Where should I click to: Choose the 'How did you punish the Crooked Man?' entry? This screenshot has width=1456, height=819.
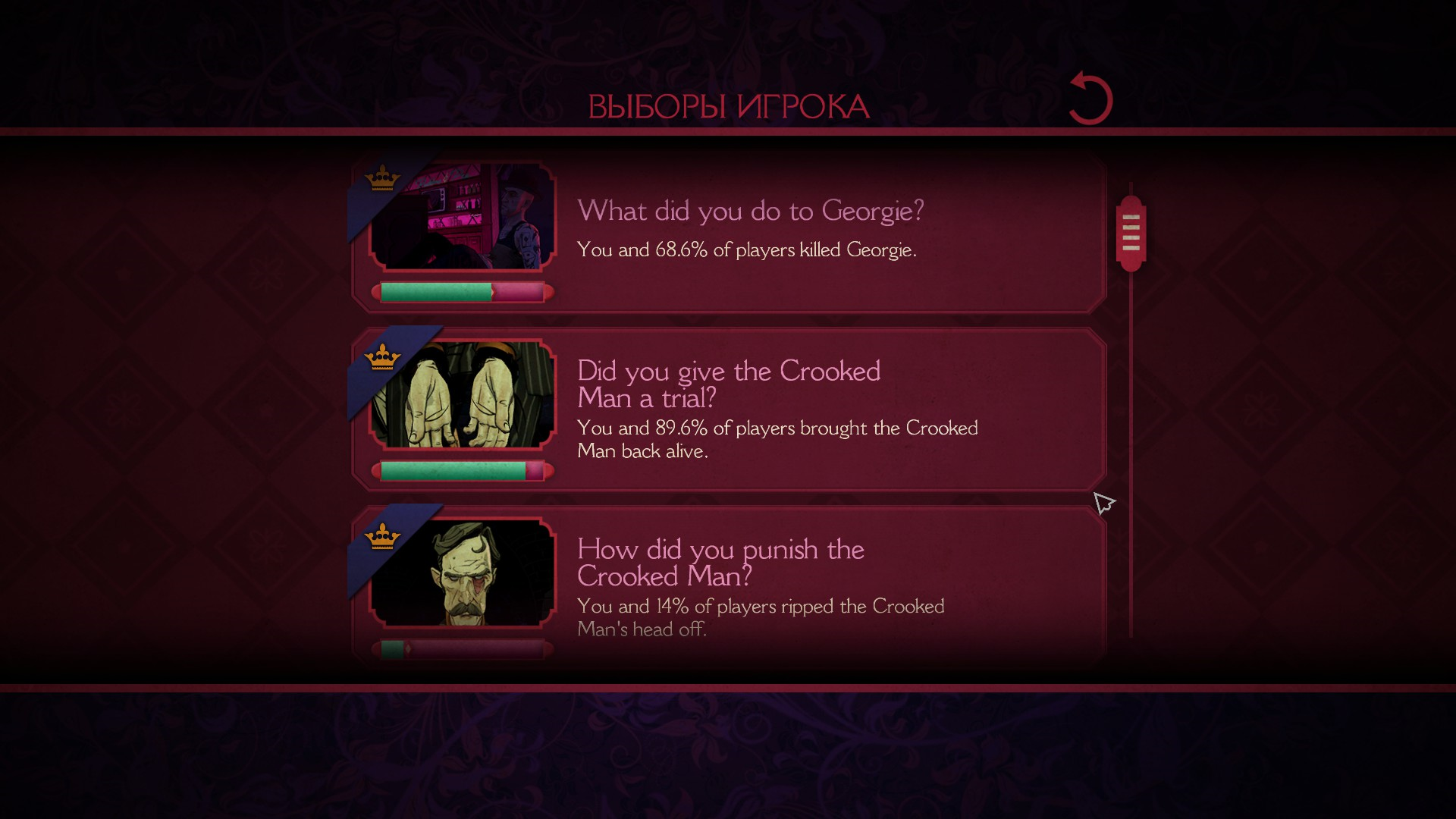pyautogui.click(x=720, y=563)
